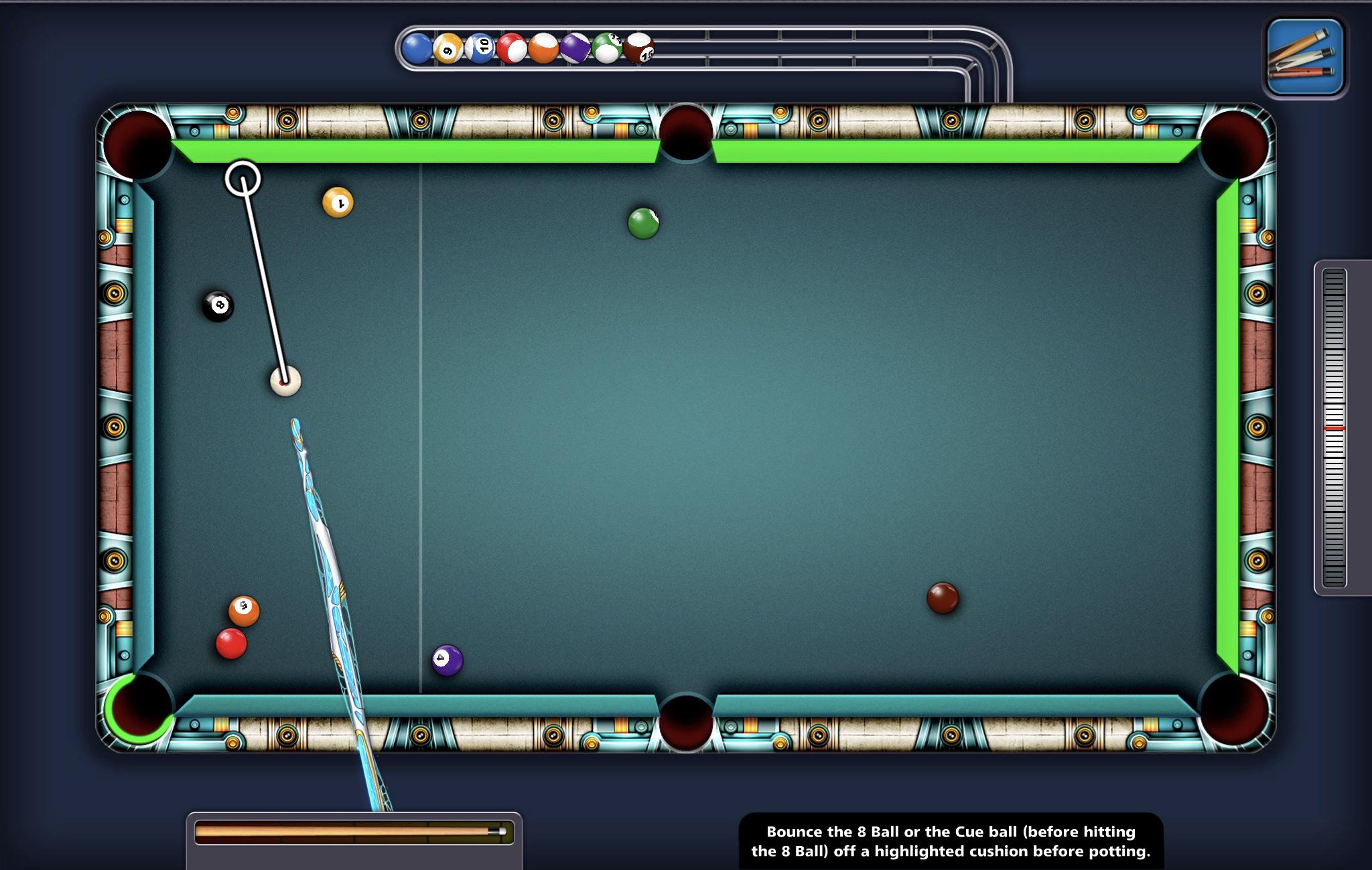
Task: Click the cue ball
Action: tap(286, 380)
